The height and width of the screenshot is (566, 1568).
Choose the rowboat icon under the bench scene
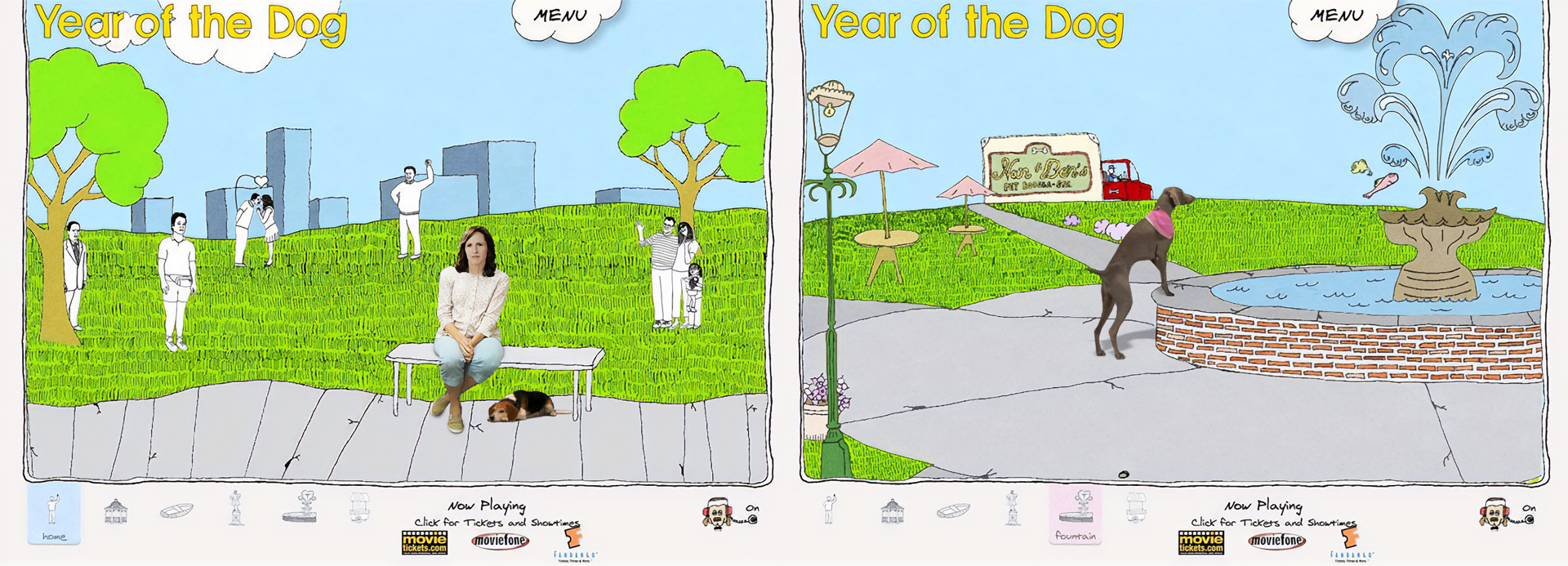(176, 511)
